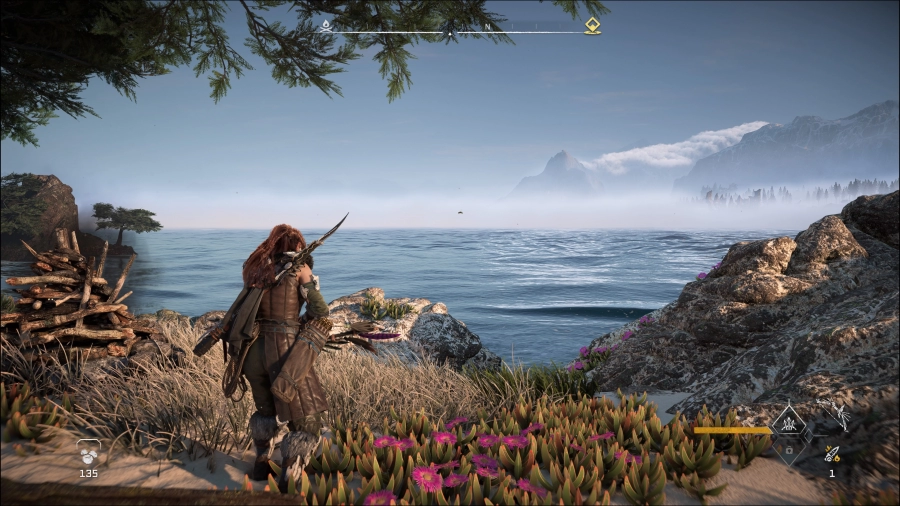Click the yellow quest marker on compass
The width and height of the screenshot is (900, 506).
(593, 25)
